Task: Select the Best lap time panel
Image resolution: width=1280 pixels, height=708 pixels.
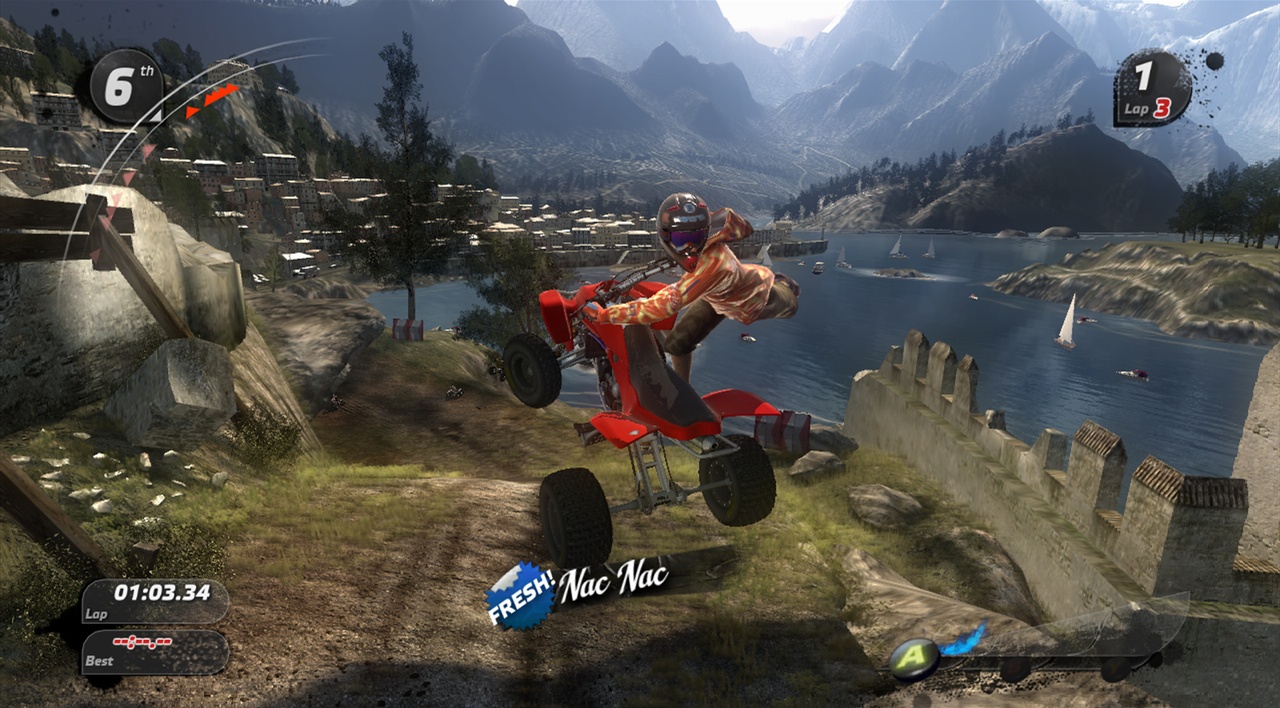Action: tap(155, 651)
